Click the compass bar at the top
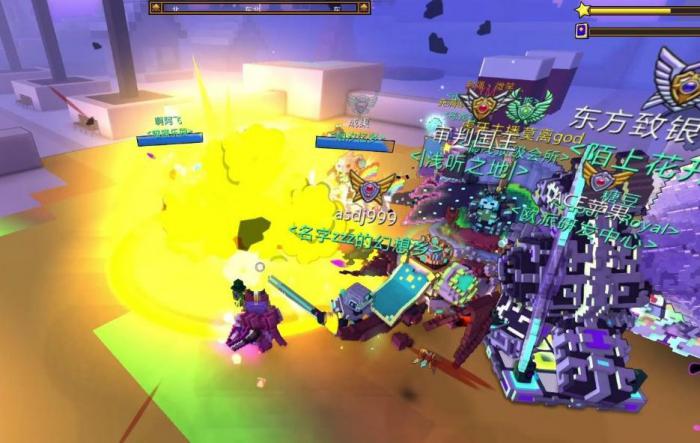Image resolution: width=700 pixels, height=443 pixels. coord(259,8)
